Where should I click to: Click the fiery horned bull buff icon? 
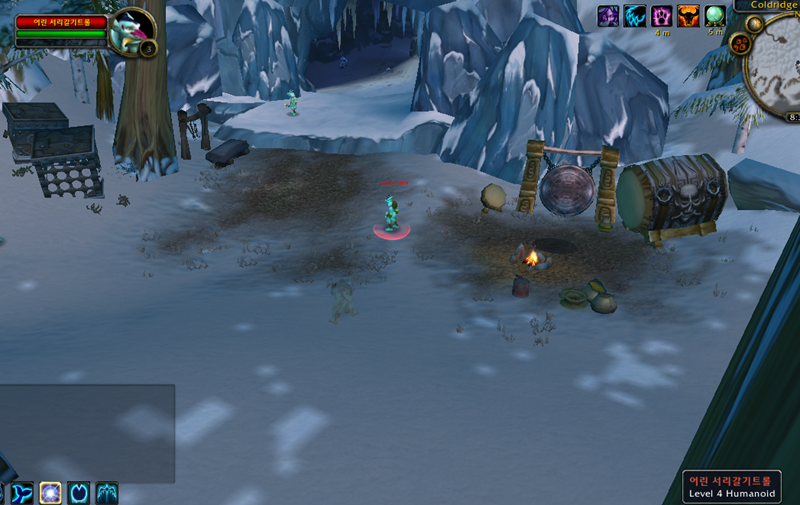coord(689,16)
